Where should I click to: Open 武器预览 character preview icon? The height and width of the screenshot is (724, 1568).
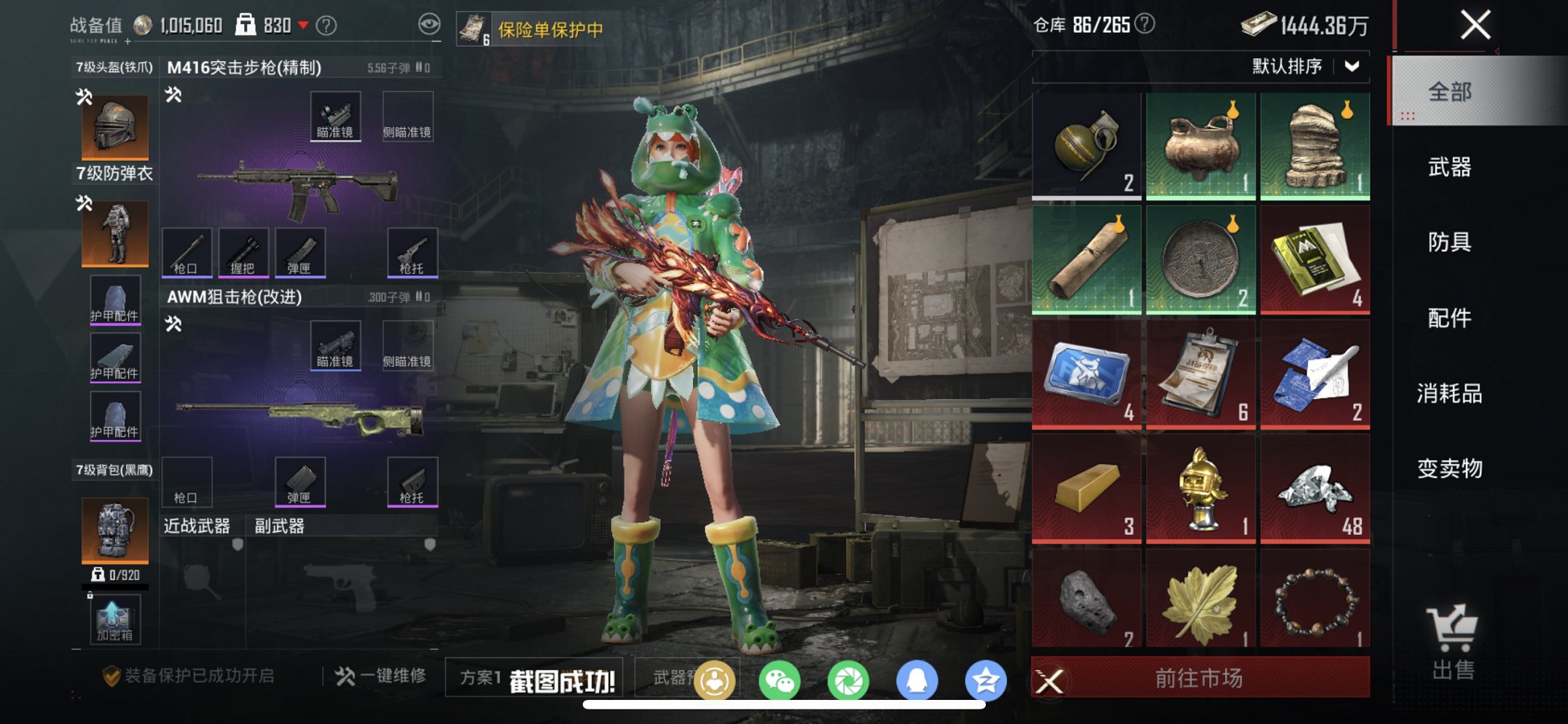point(715,678)
